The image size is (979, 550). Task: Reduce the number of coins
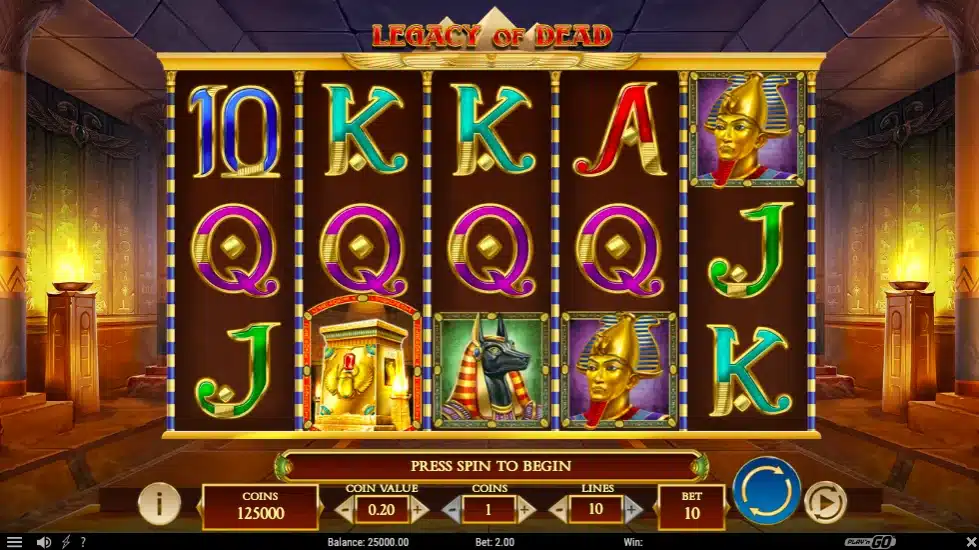[452, 508]
